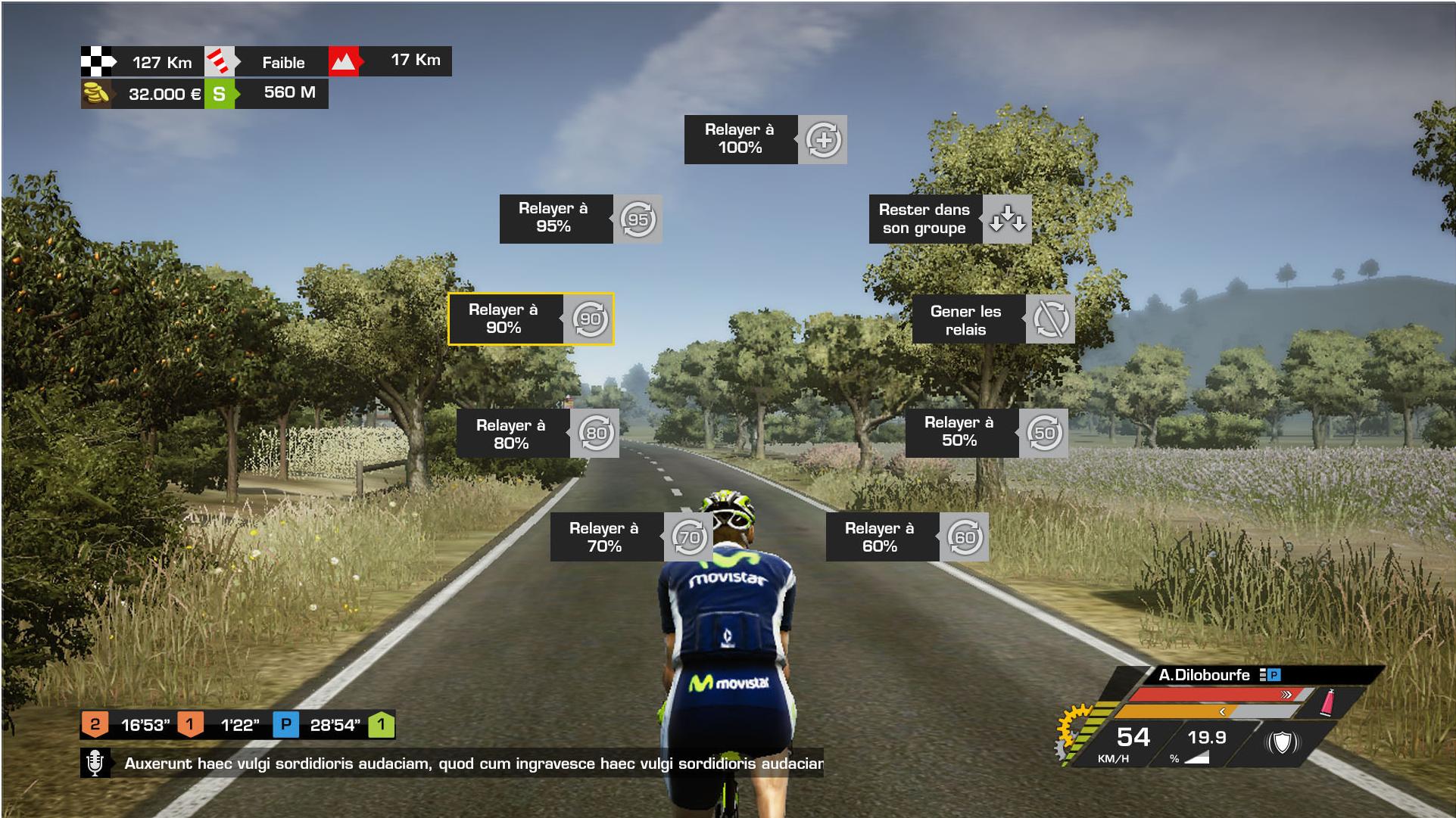Screen dimensions: 1456x818
Task: Choose Gener les relais command
Action: (993, 319)
